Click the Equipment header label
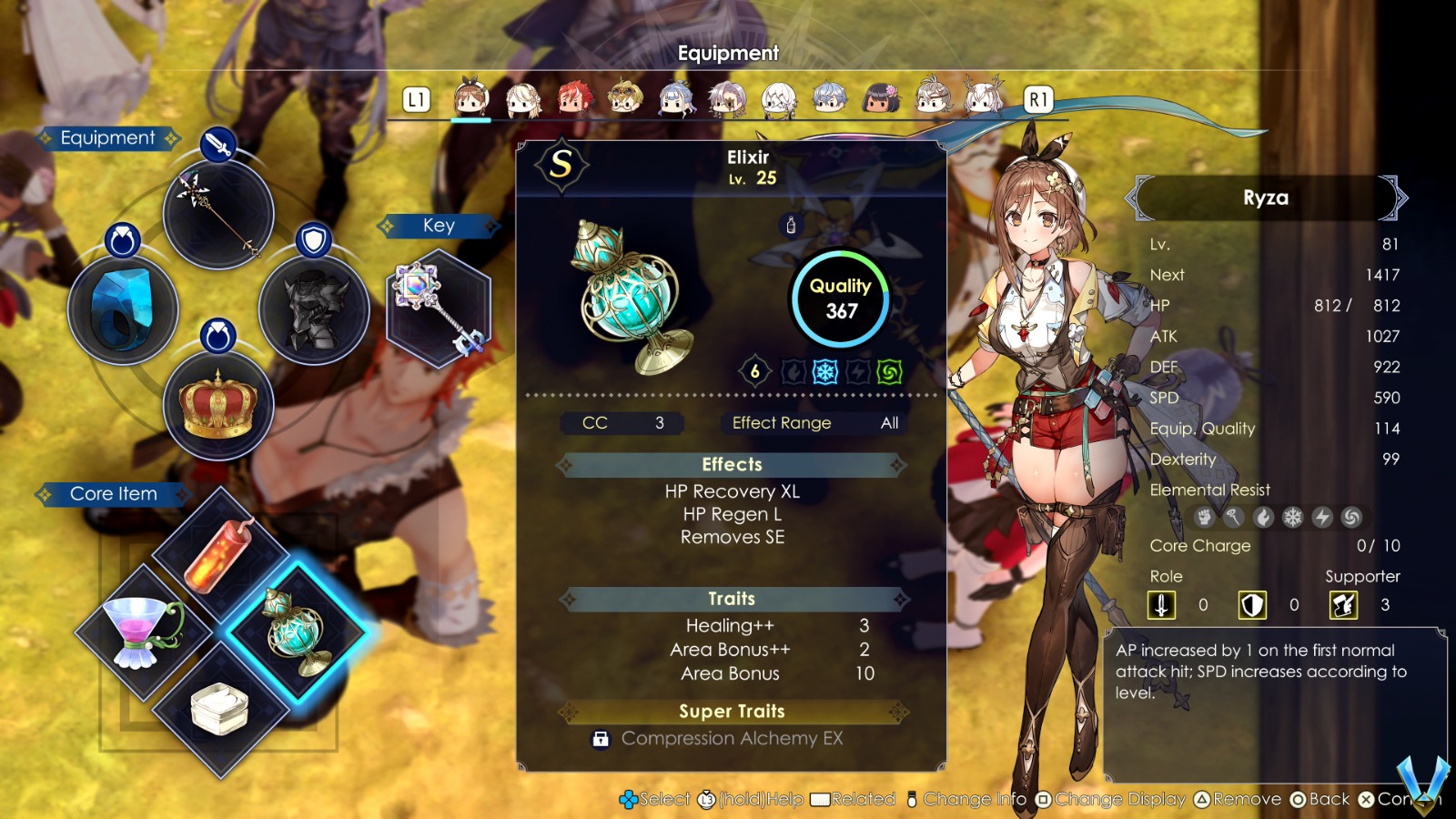This screenshot has height=819, width=1456. [109, 137]
